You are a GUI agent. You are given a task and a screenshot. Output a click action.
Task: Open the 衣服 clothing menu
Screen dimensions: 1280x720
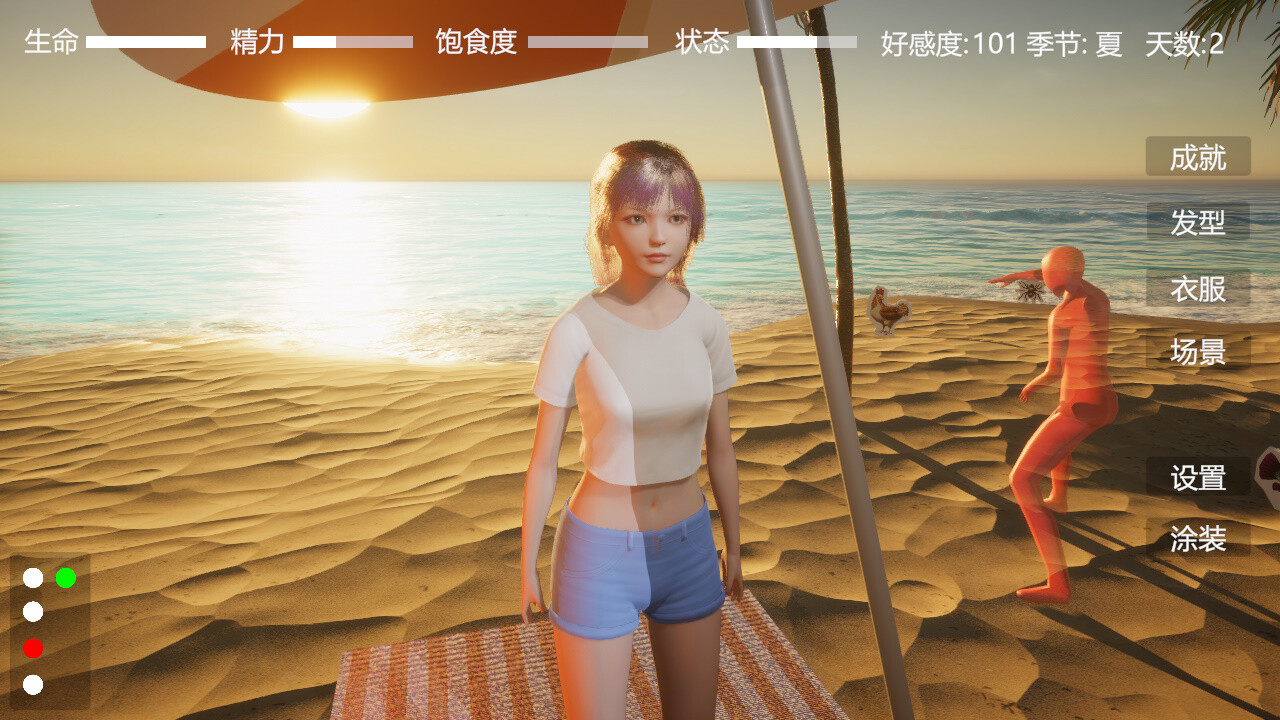1197,289
